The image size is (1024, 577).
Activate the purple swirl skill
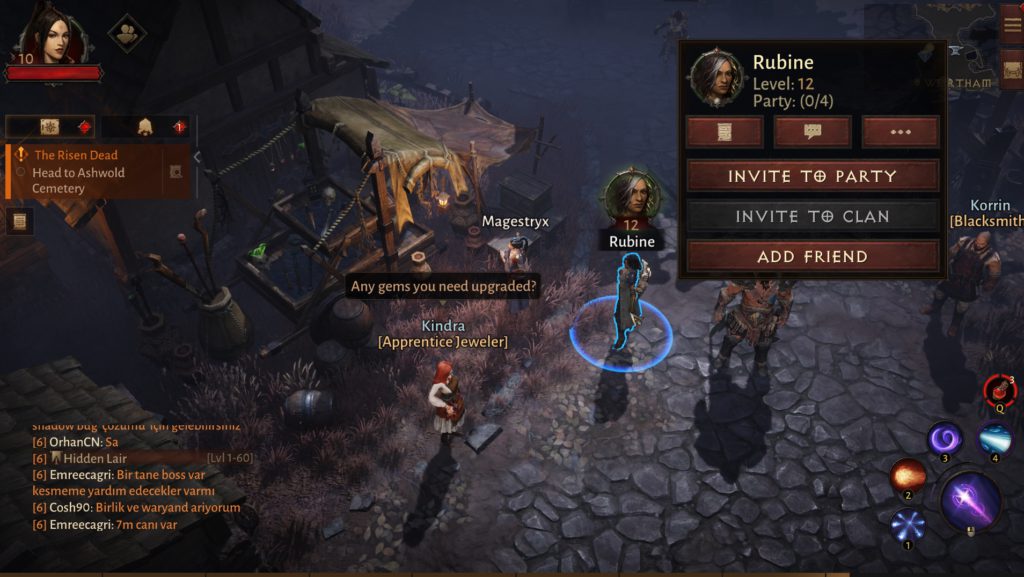click(945, 438)
